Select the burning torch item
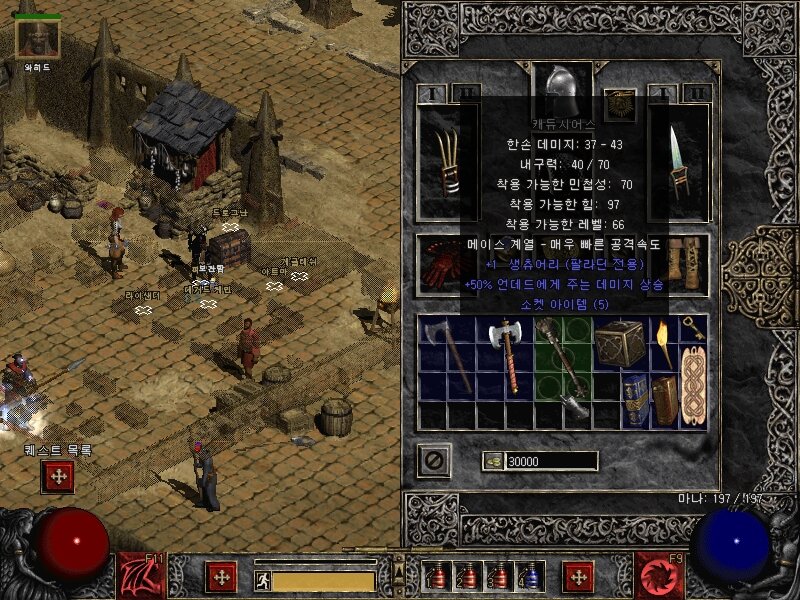This screenshot has height=600, width=800. (x=662, y=341)
